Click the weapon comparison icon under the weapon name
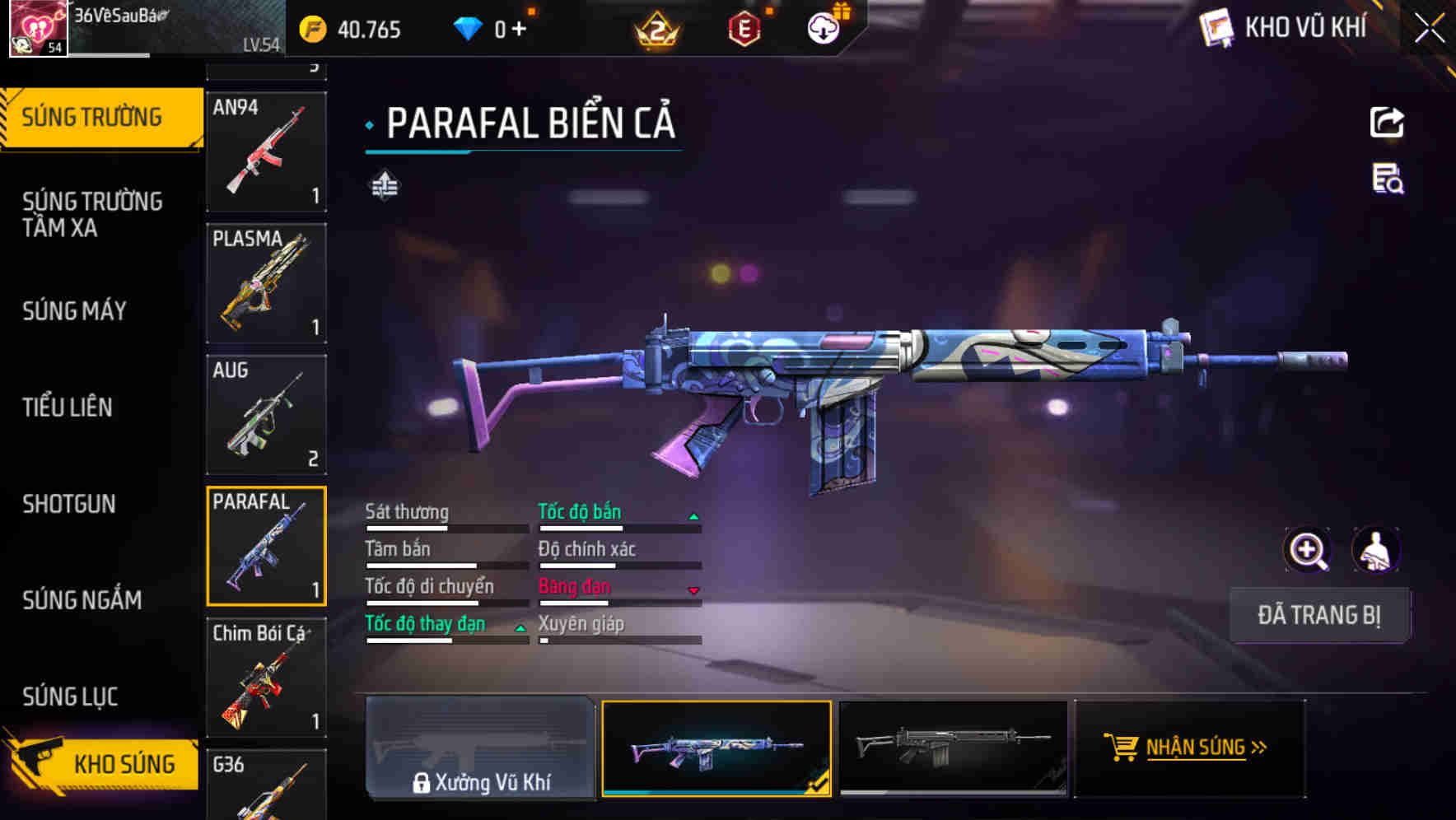Viewport: 1456px width, 820px height. pyautogui.click(x=384, y=185)
